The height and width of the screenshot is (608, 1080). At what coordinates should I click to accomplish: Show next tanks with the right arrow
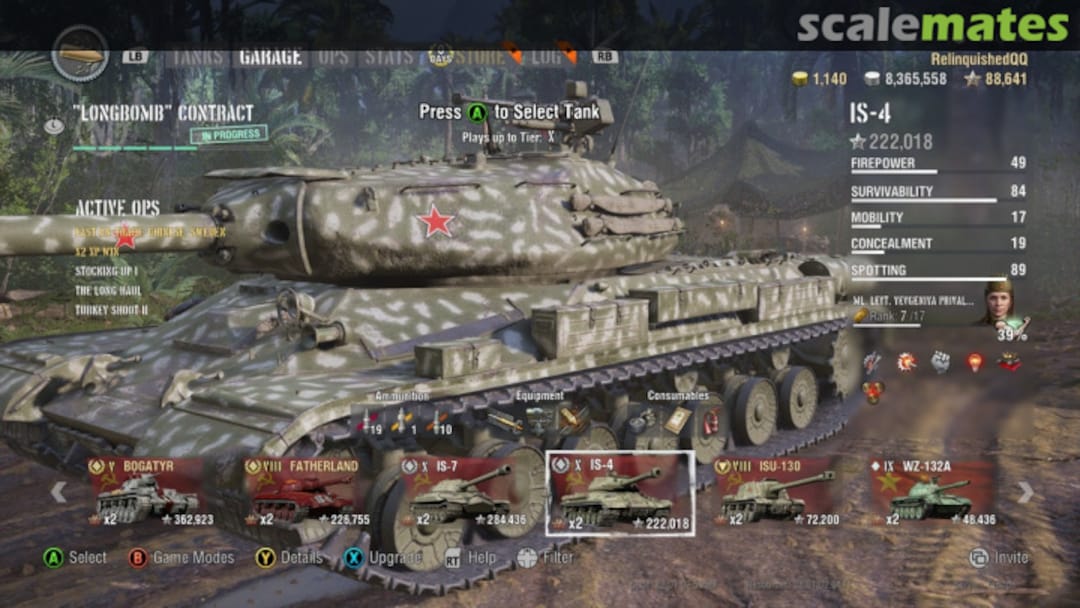click(x=1025, y=492)
